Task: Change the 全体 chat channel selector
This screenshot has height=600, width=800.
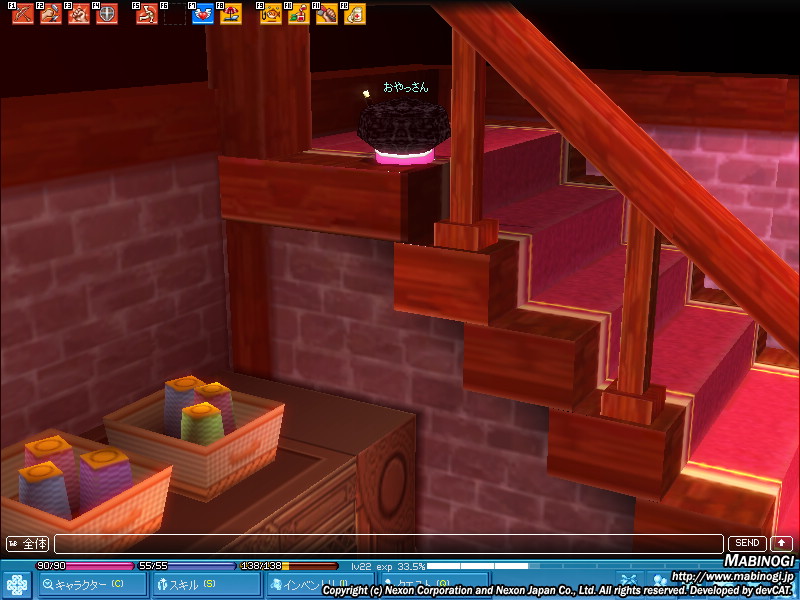Action: pos(28,544)
